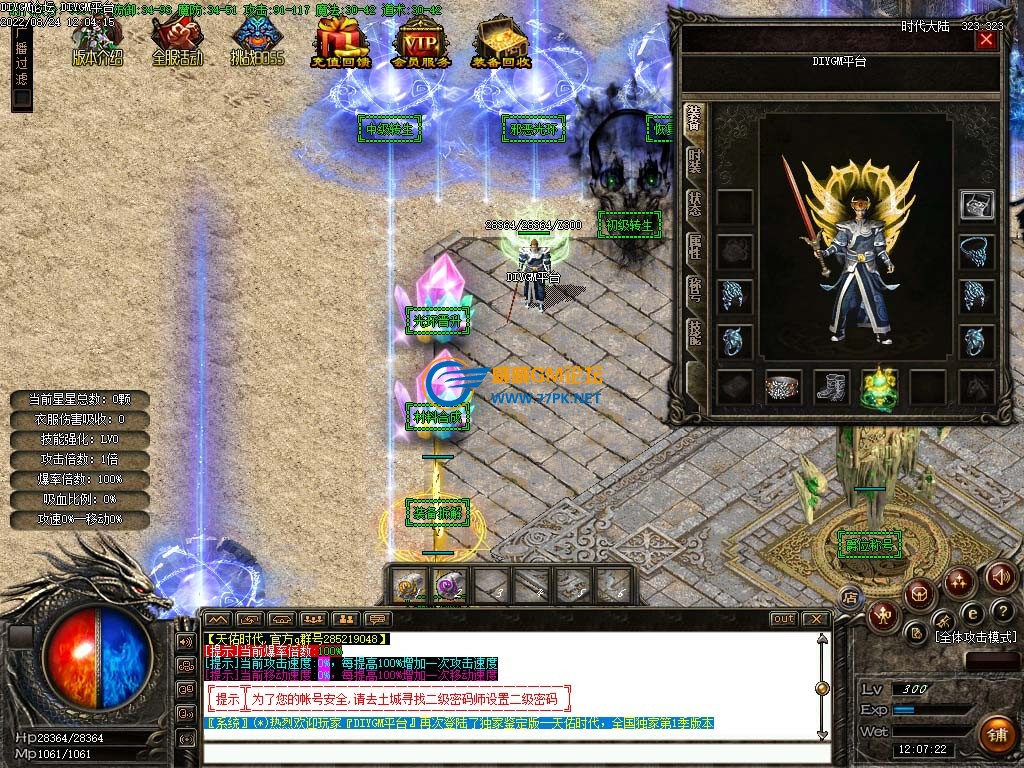Open the 版本介绍 version info icon
The image size is (1024, 768).
(97, 42)
